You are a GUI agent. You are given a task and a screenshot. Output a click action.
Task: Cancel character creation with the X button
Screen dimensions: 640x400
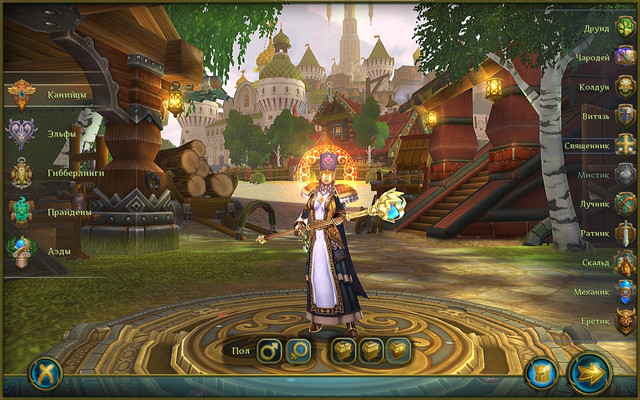click(x=45, y=373)
